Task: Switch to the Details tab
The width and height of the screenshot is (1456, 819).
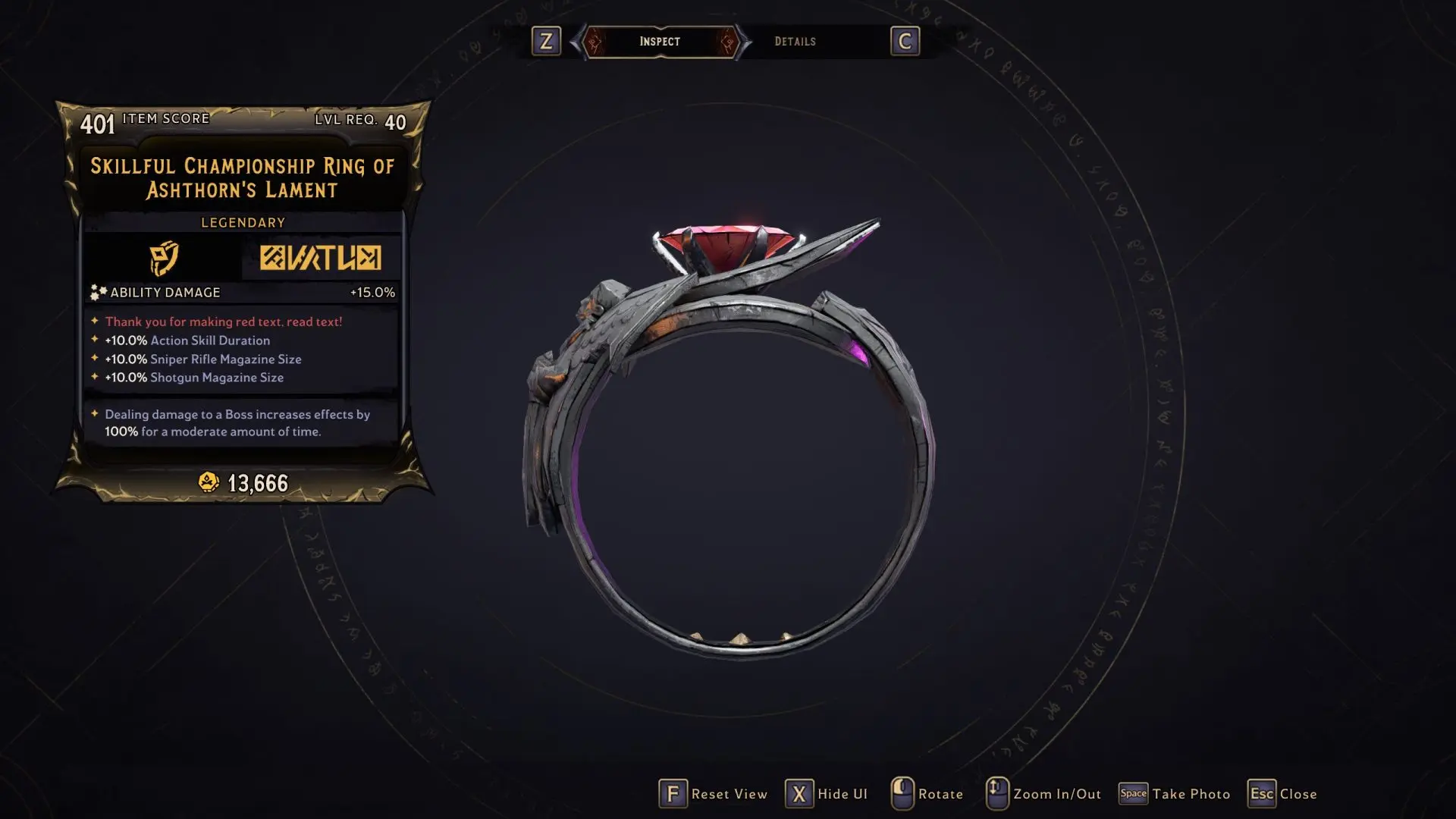Action: pos(796,42)
